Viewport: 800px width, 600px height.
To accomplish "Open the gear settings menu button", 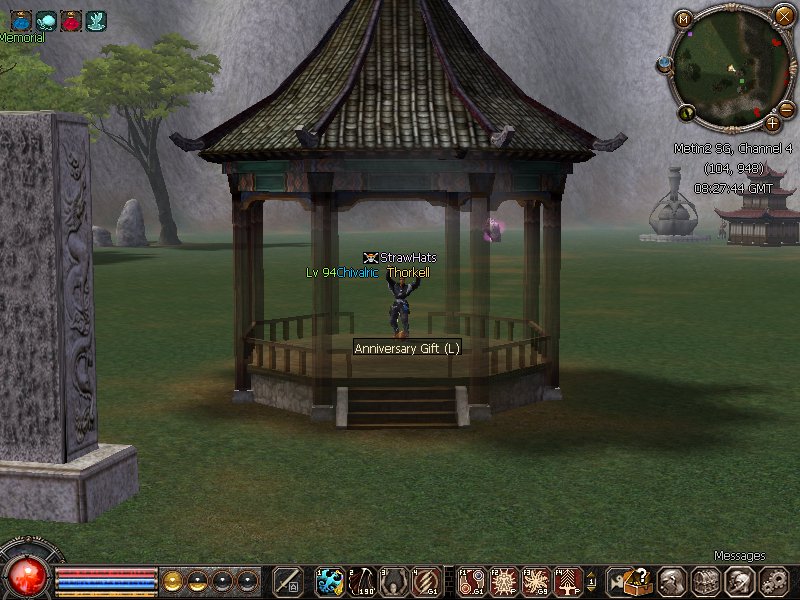I will point(773,581).
